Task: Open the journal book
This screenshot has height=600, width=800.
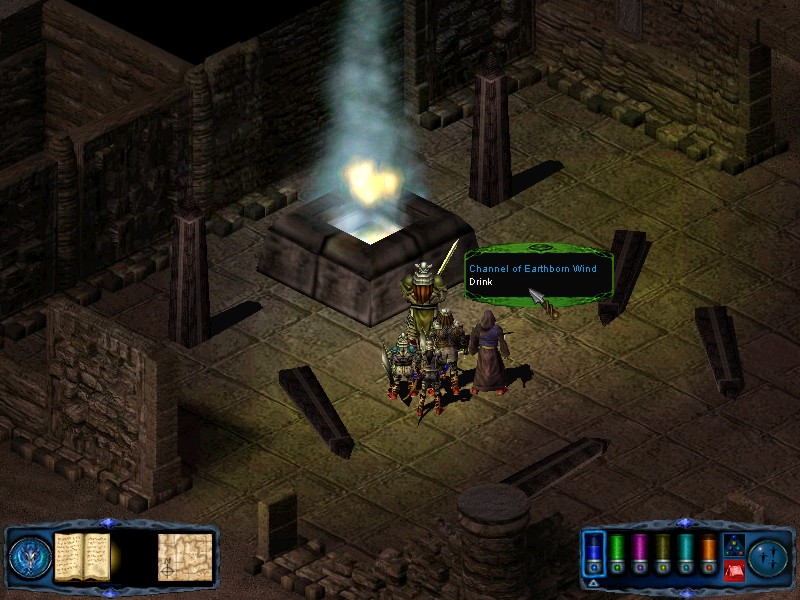Action: [x=82, y=557]
